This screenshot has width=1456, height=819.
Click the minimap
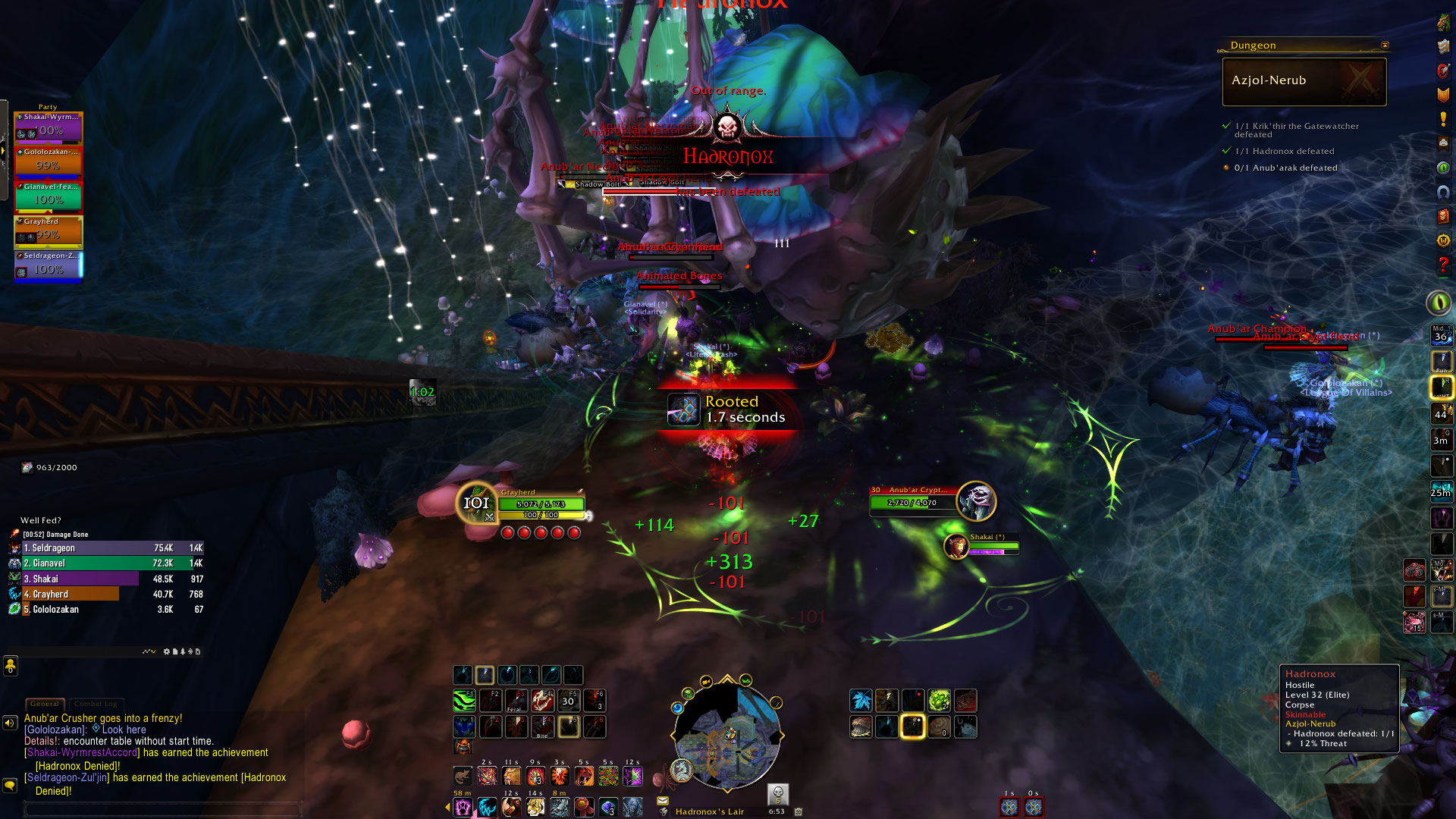(x=726, y=736)
